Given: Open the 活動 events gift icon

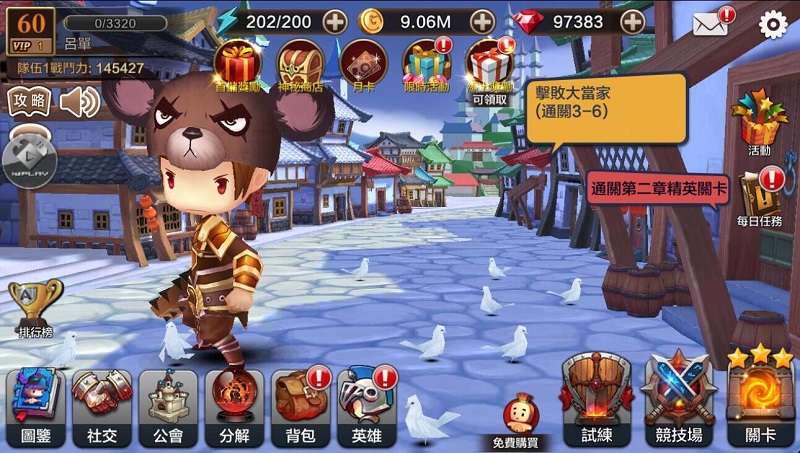Looking at the screenshot, I should 759,120.
